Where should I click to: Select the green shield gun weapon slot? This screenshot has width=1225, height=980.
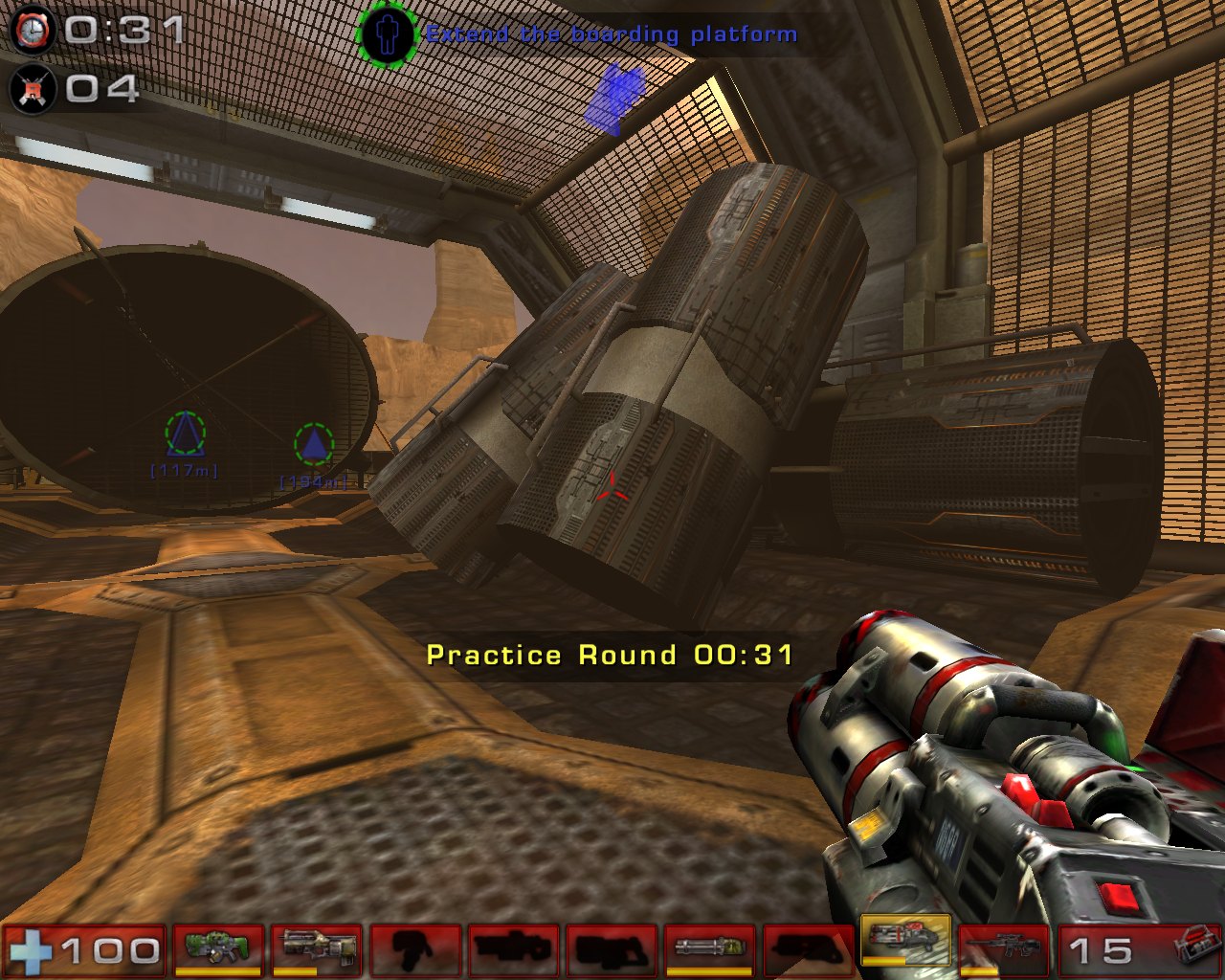(x=216, y=947)
